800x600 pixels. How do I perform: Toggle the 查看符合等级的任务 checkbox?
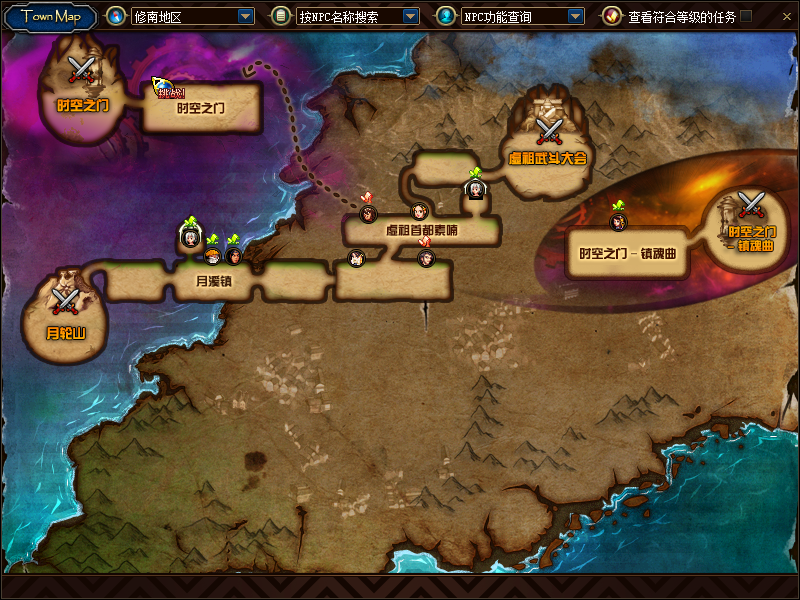click(x=746, y=16)
